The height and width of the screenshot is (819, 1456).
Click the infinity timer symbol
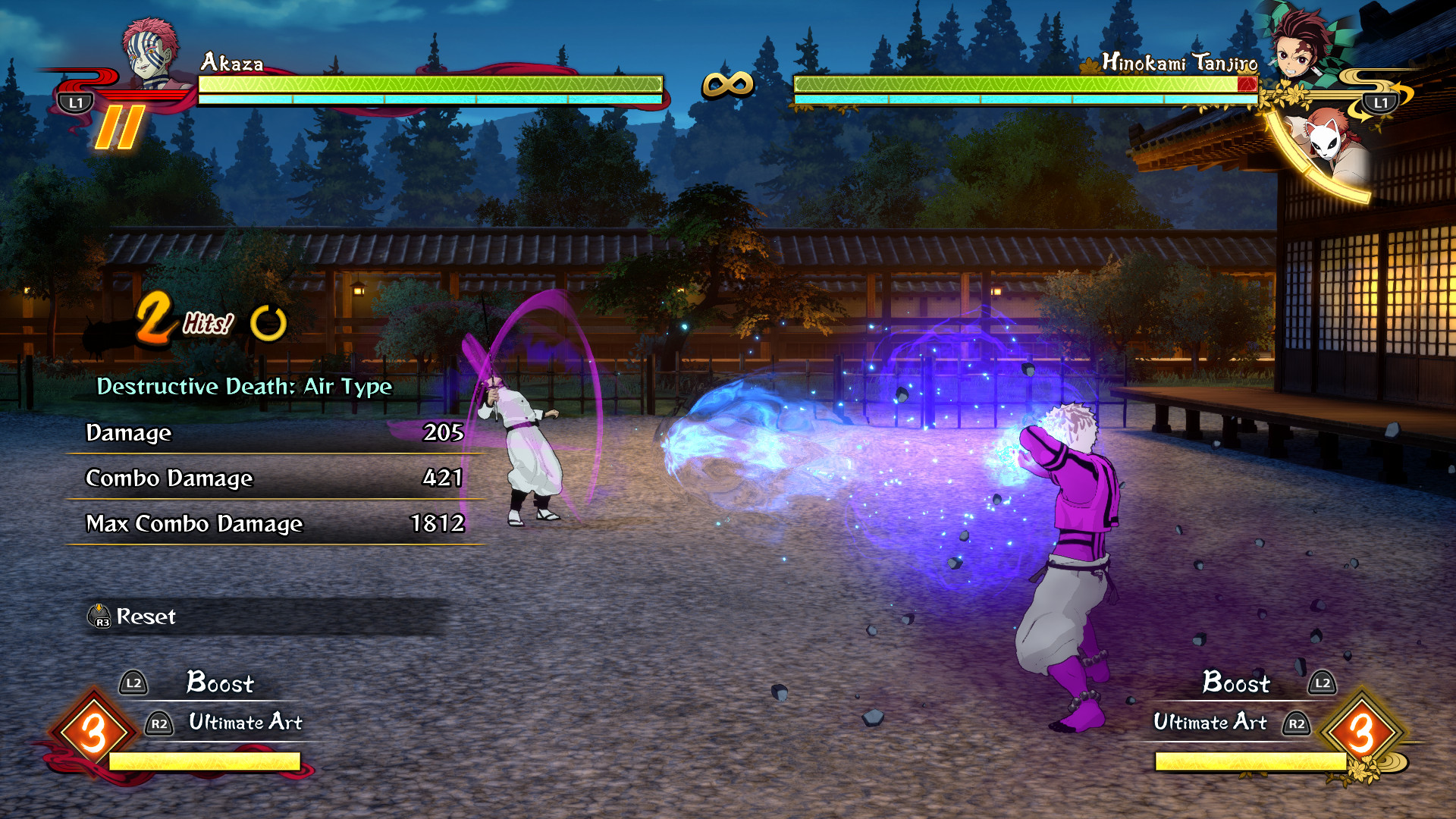pyautogui.click(x=726, y=83)
